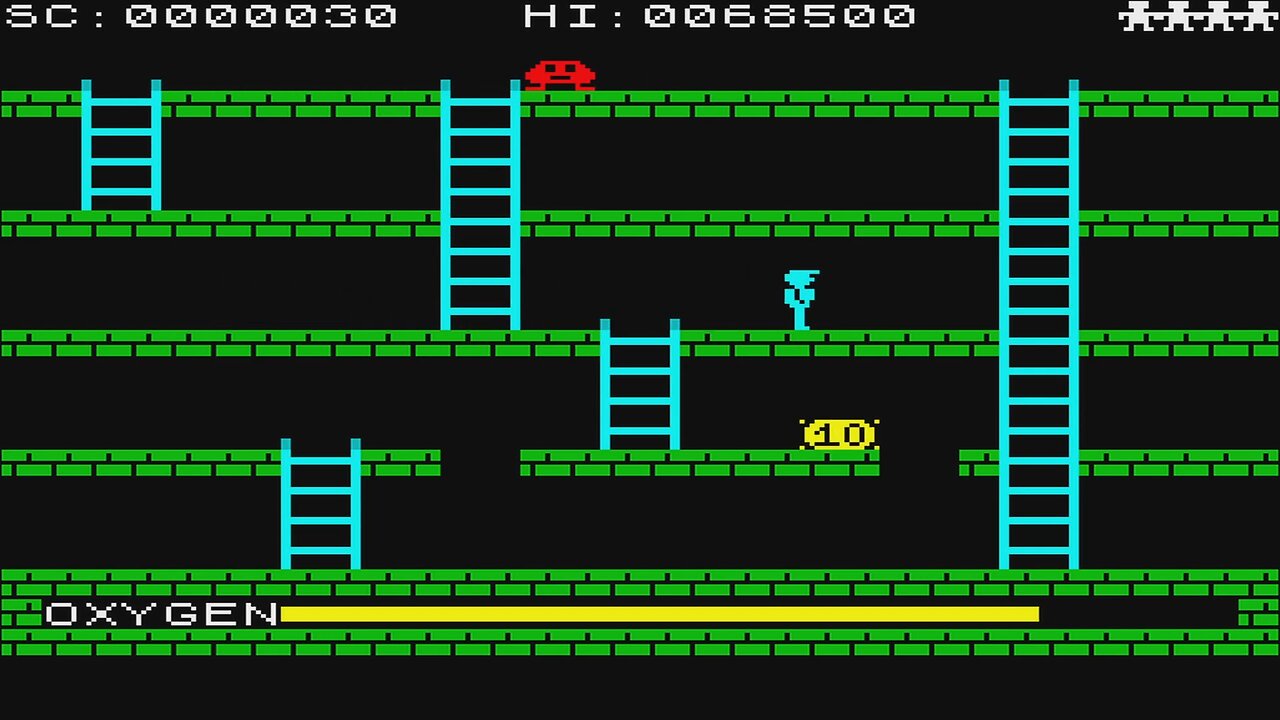Click the topmost green brick platform
This screenshot has height=720, width=1280.
[700, 102]
